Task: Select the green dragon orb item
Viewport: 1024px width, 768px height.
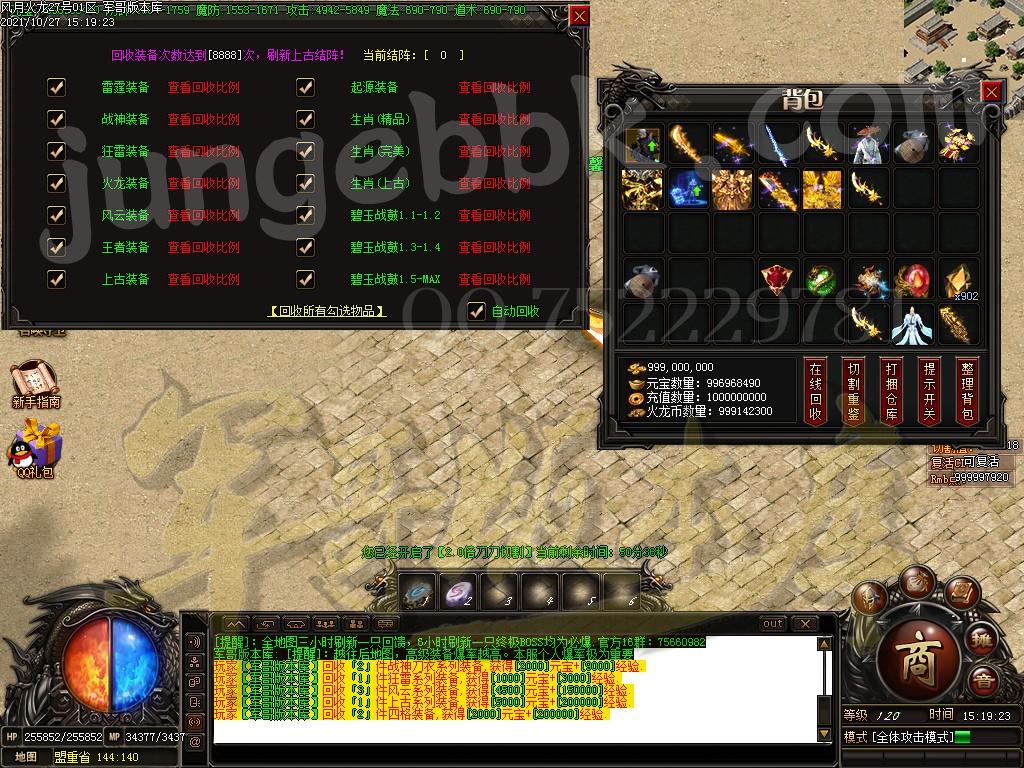Action: point(820,280)
